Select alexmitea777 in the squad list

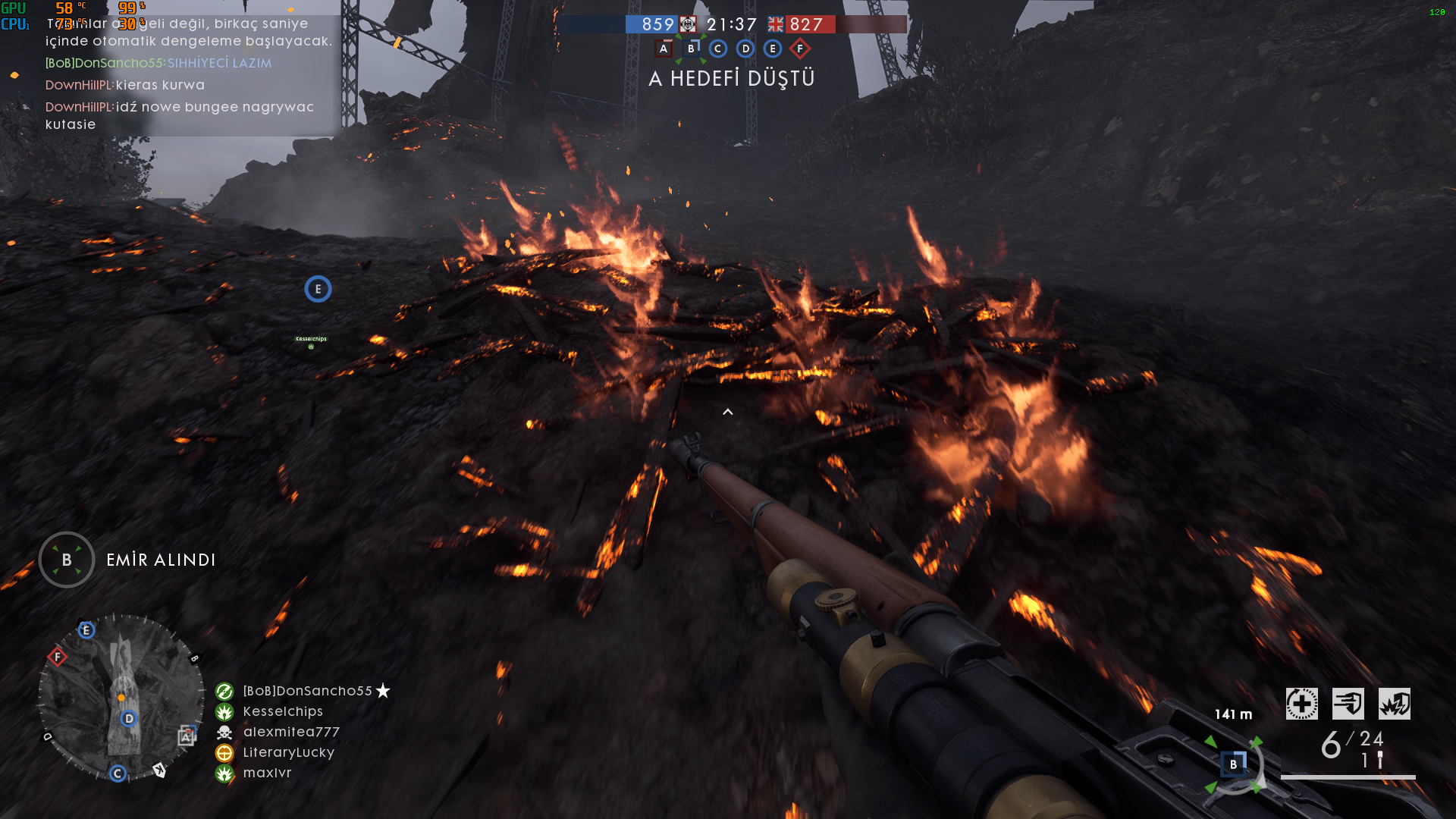[291, 732]
